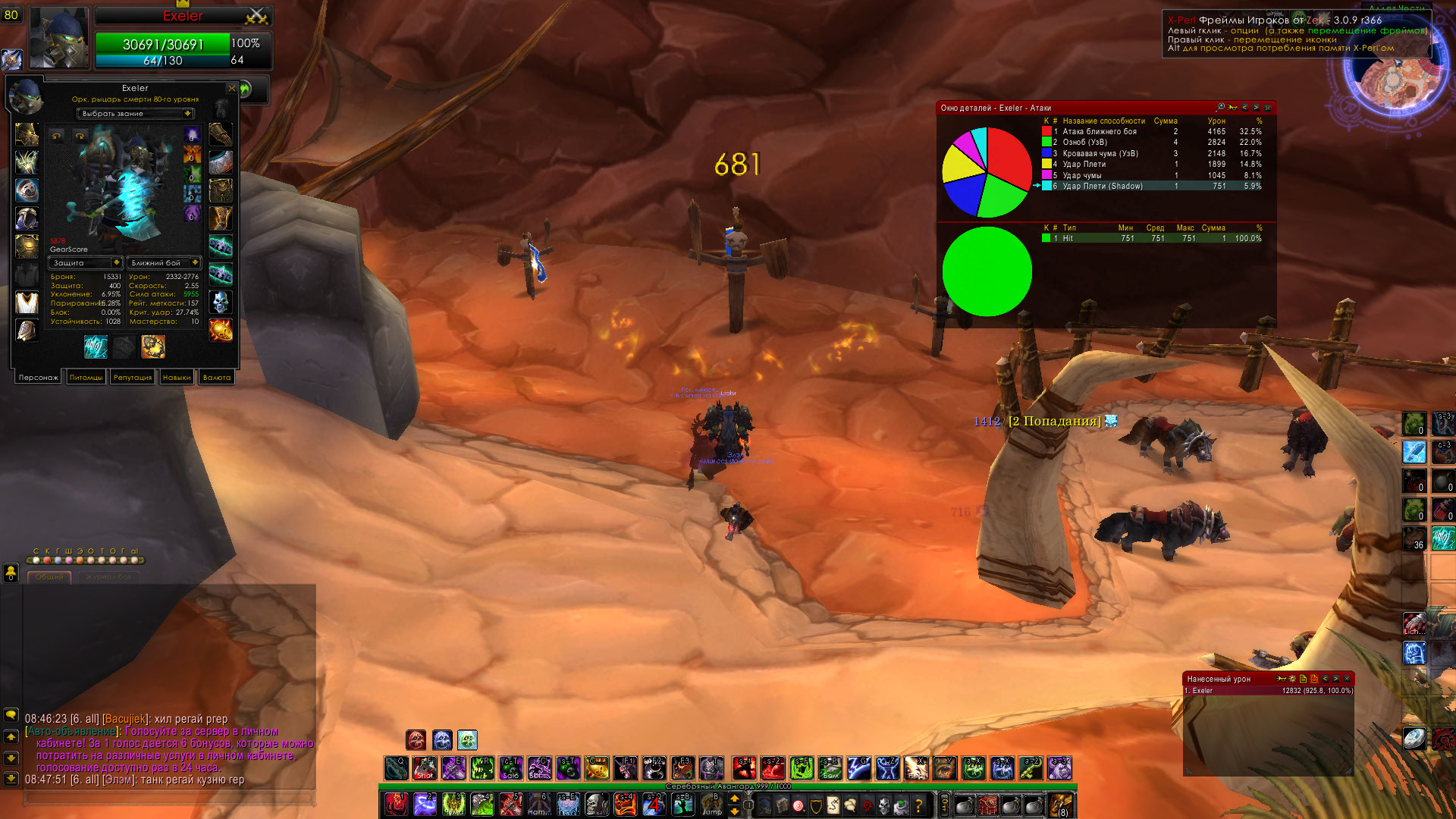Open the main backpack with (8) slots

pos(1060,805)
